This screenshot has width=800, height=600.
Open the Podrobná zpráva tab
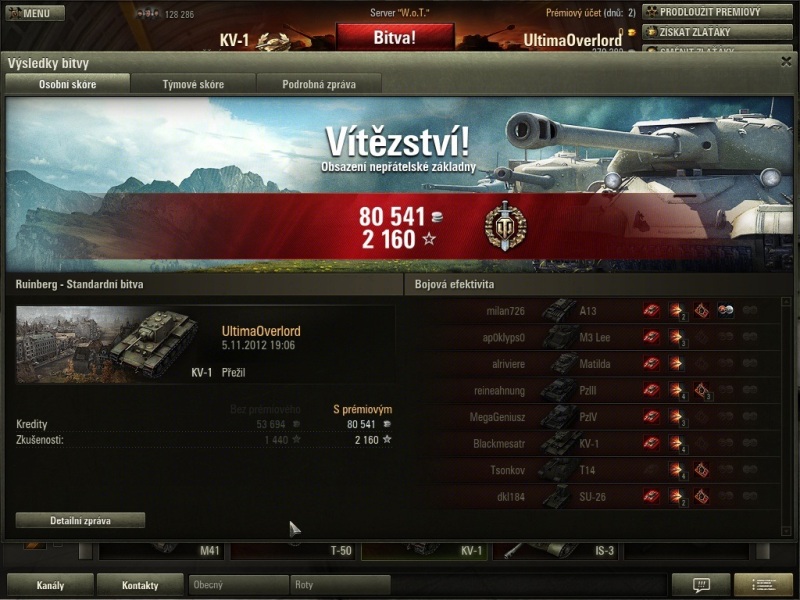point(318,84)
